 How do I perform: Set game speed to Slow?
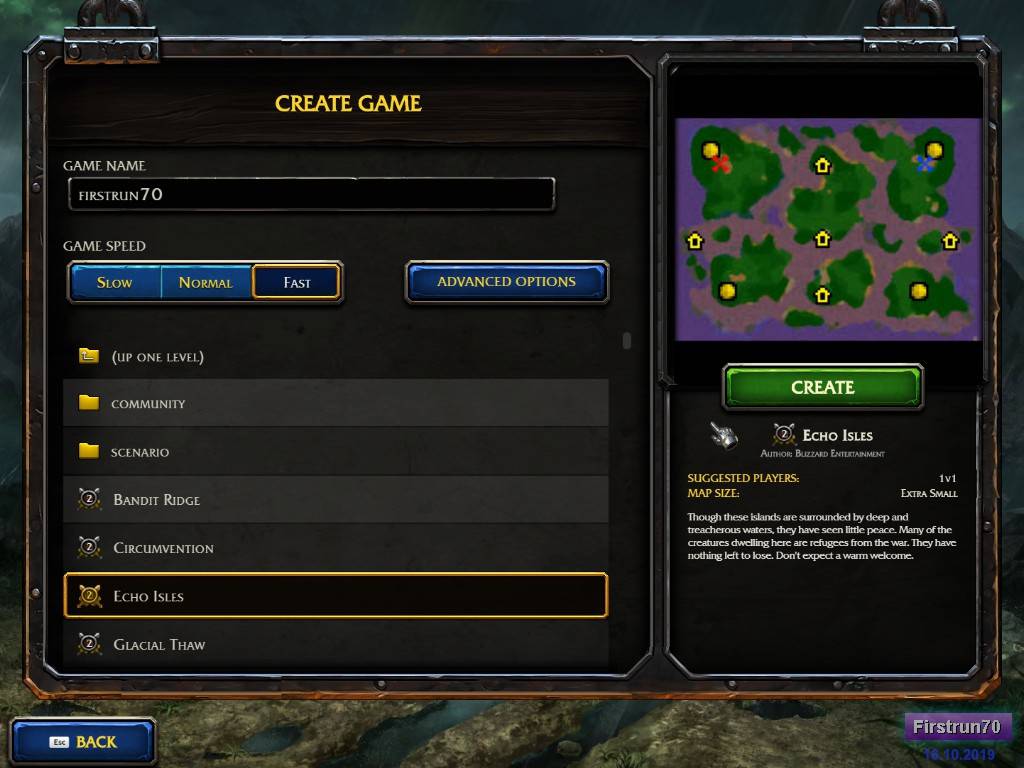click(x=115, y=282)
